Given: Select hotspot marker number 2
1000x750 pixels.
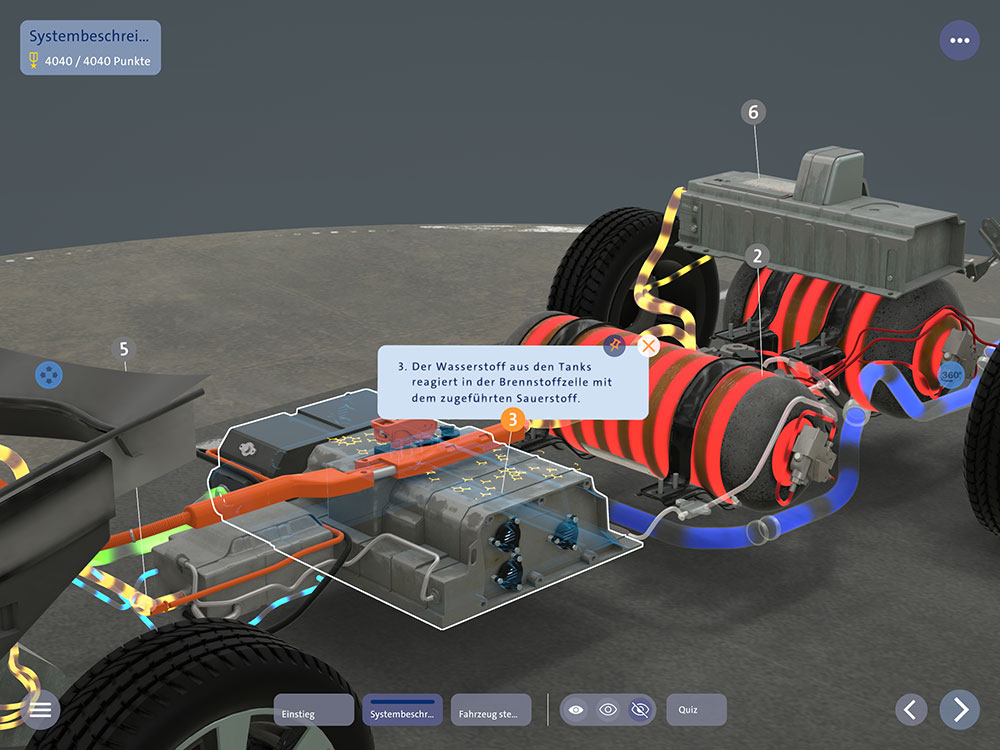Looking at the screenshot, I should (x=757, y=256).
